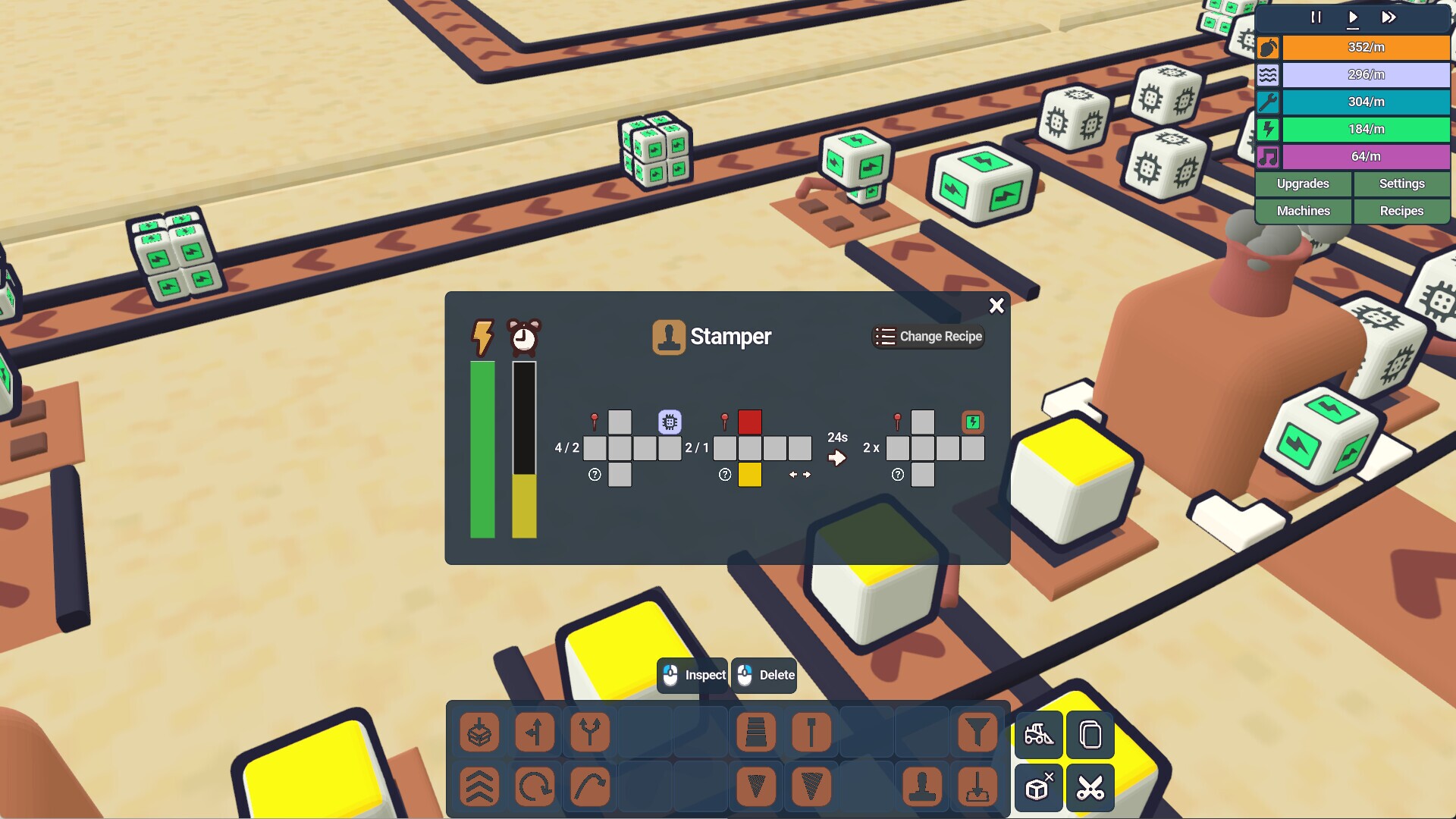
Task: Open the Machines menu
Action: [x=1303, y=211]
